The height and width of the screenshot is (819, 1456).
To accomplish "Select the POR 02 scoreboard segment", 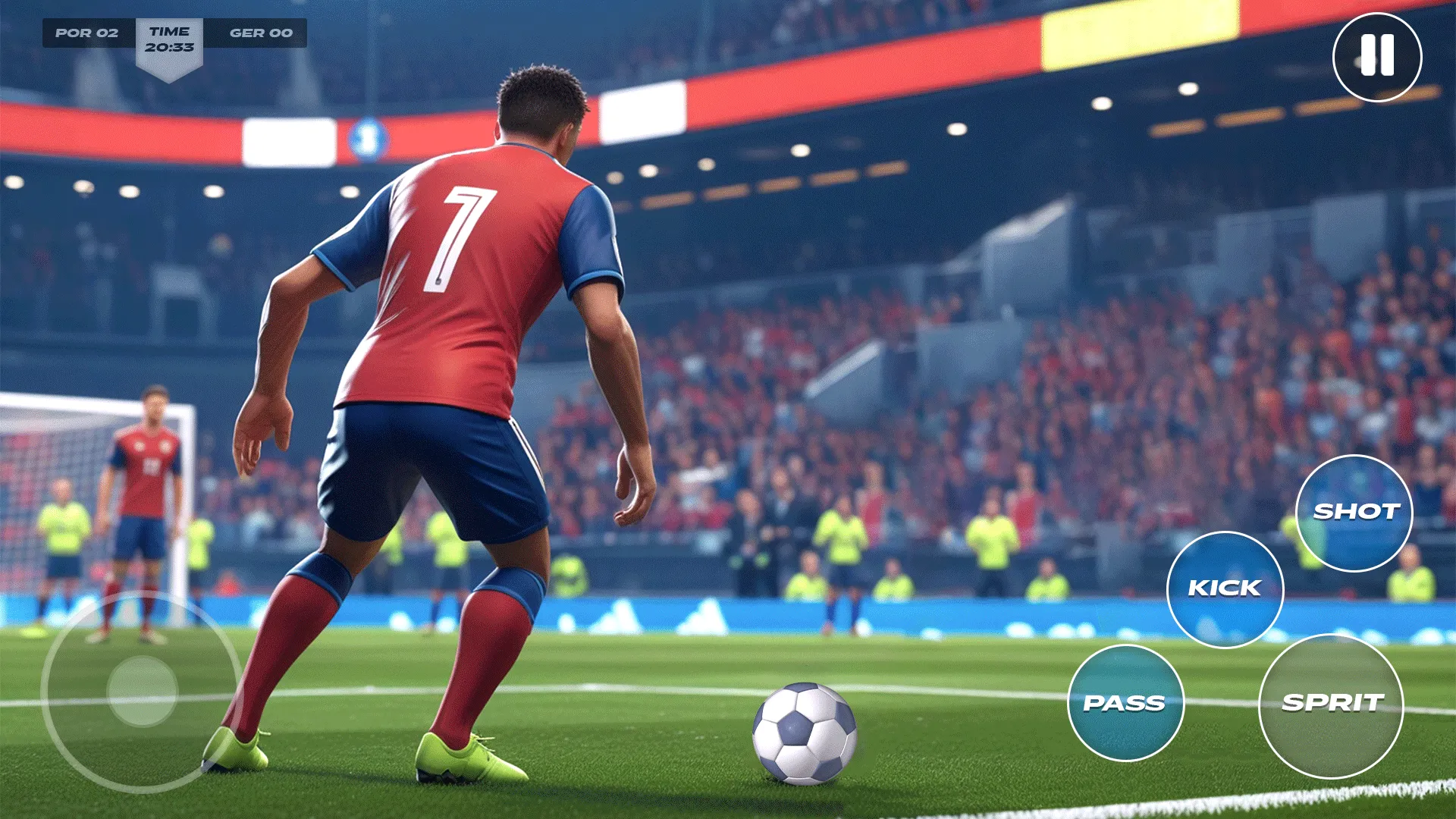I will 87,33.
